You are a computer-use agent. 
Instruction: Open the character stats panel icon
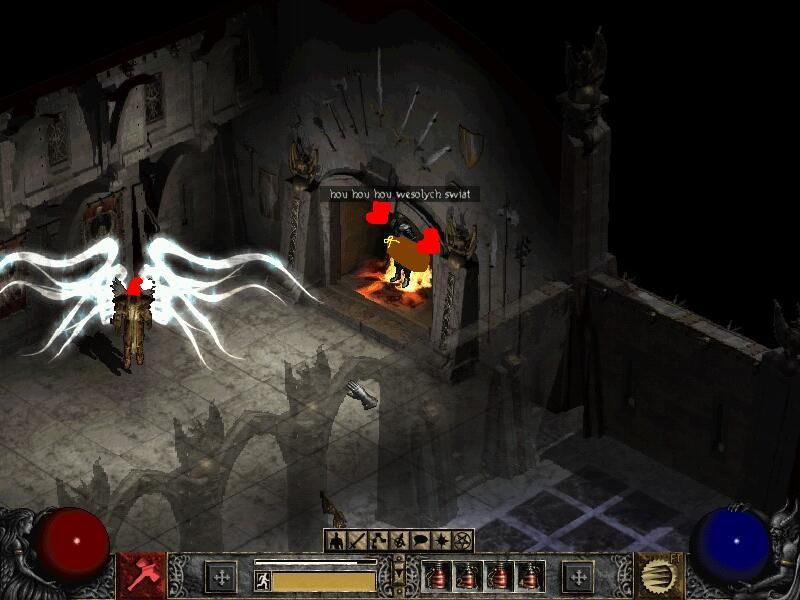pos(336,541)
